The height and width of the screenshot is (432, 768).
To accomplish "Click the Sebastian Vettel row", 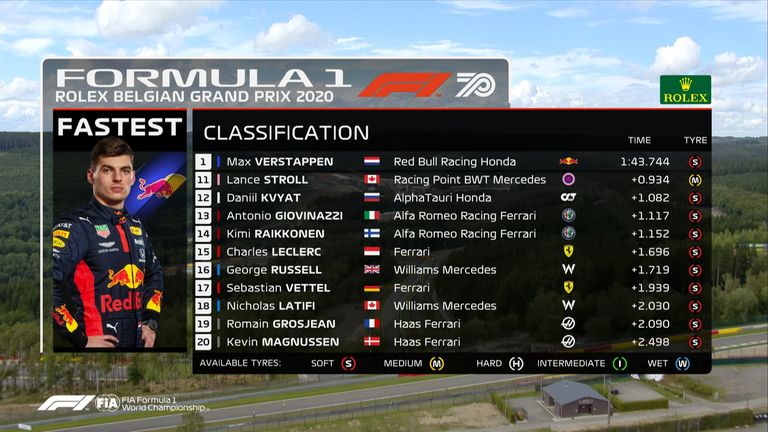I will click(450, 288).
